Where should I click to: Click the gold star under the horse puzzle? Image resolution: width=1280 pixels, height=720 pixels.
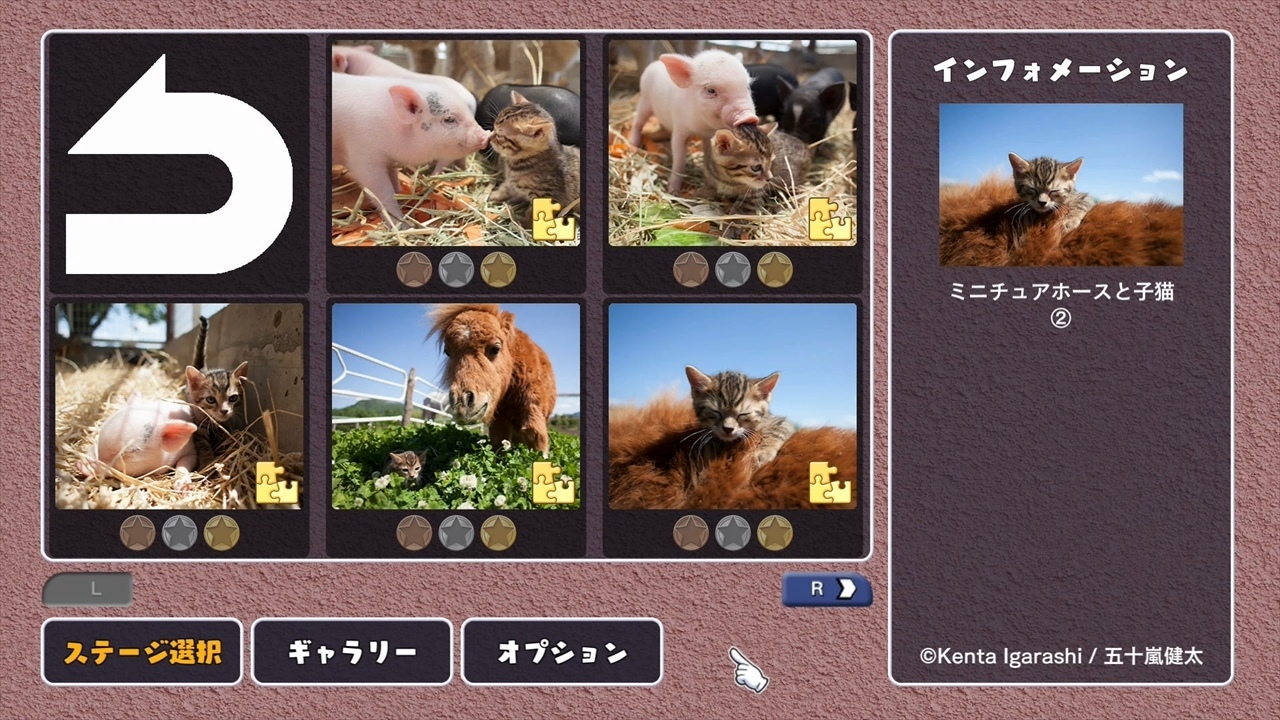pyautogui.click(x=496, y=533)
